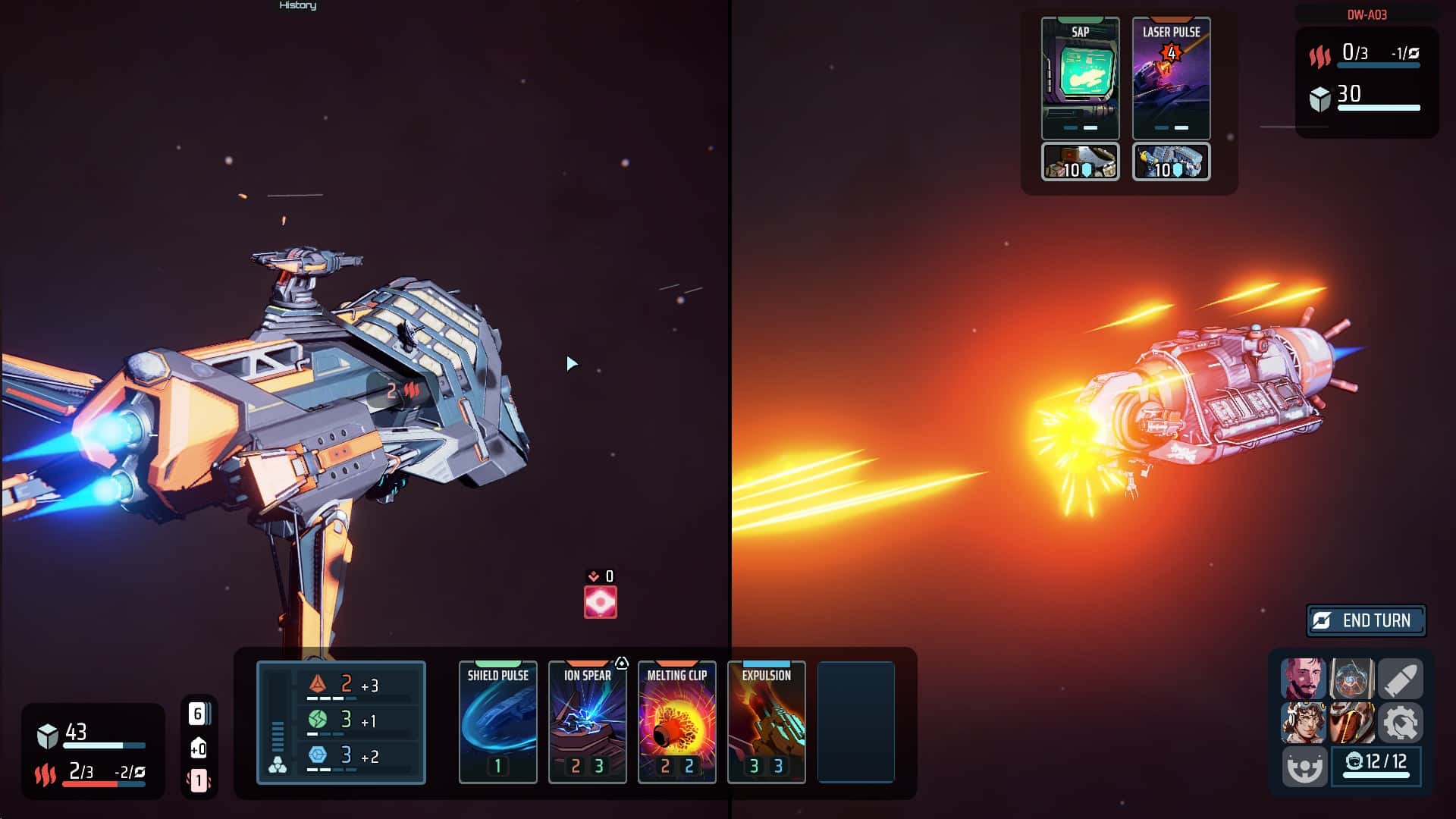Play the Shield Pulse card
This screenshot has width=1456, height=819.
(497, 721)
